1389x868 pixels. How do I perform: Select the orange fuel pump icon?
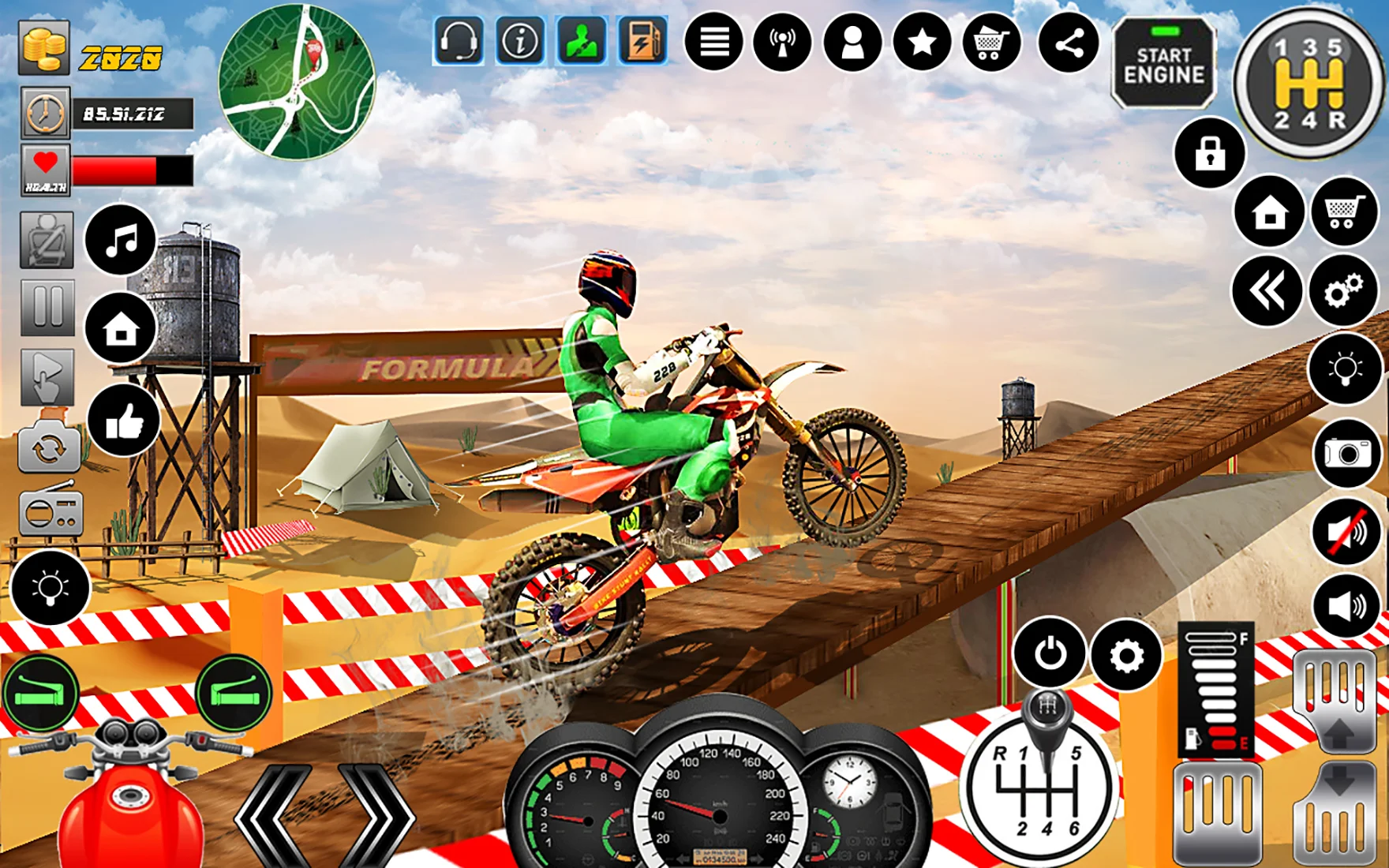click(643, 41)
